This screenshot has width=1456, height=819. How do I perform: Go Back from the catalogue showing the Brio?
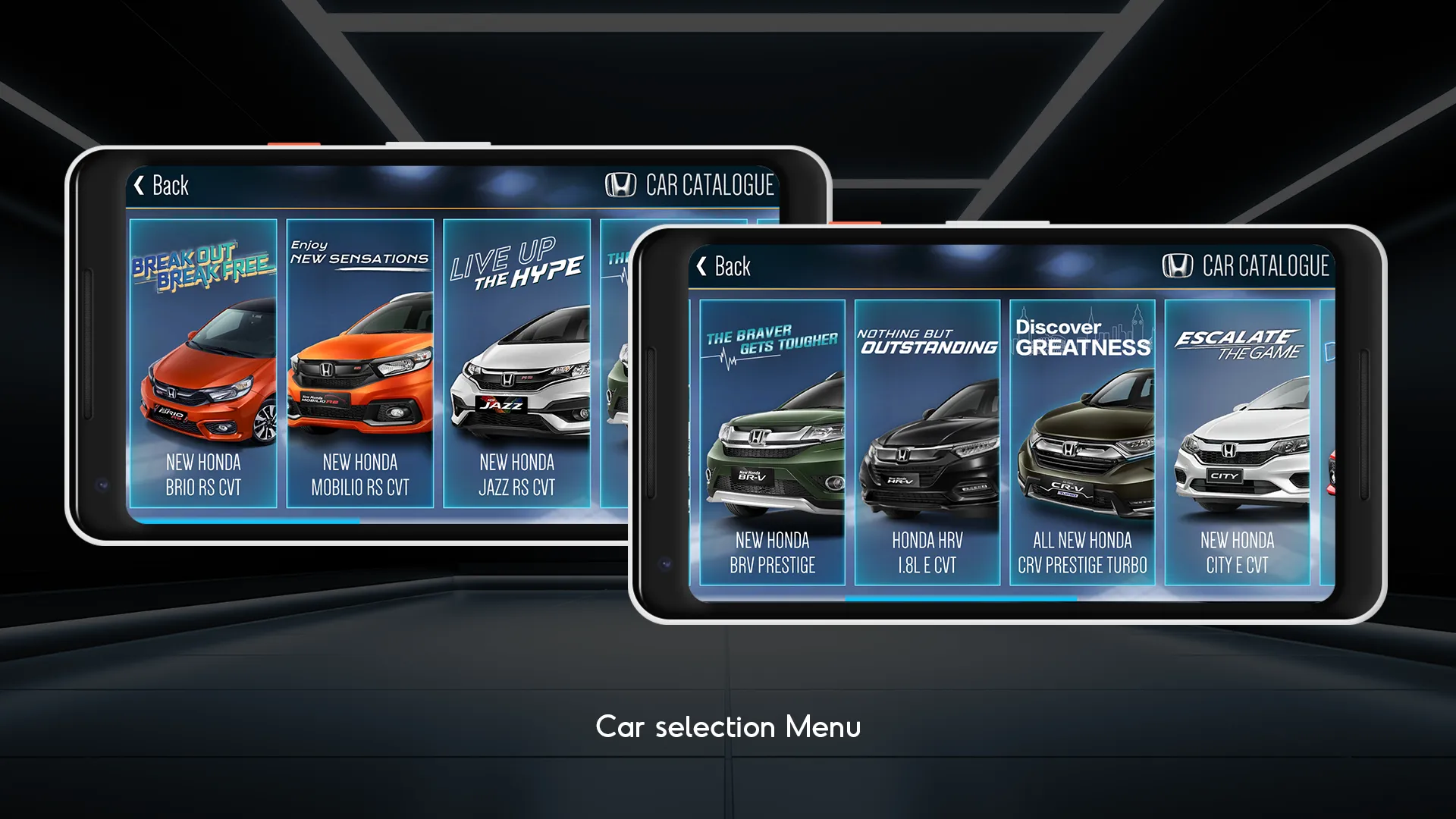(161, 186)
